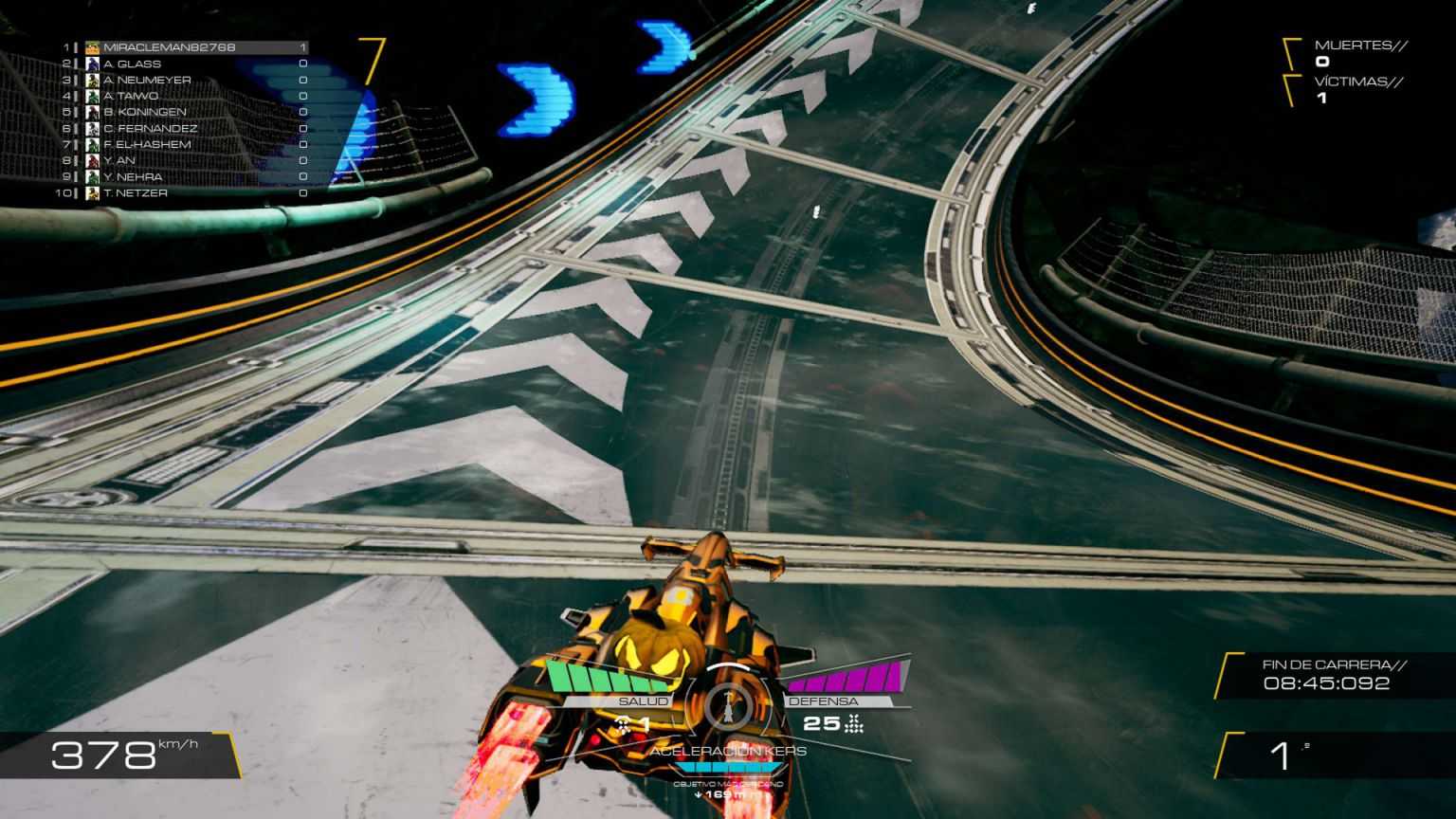Select Y. Nehra's leaderboard row
The image size is (1456, 819).
(x=133, y=176)
